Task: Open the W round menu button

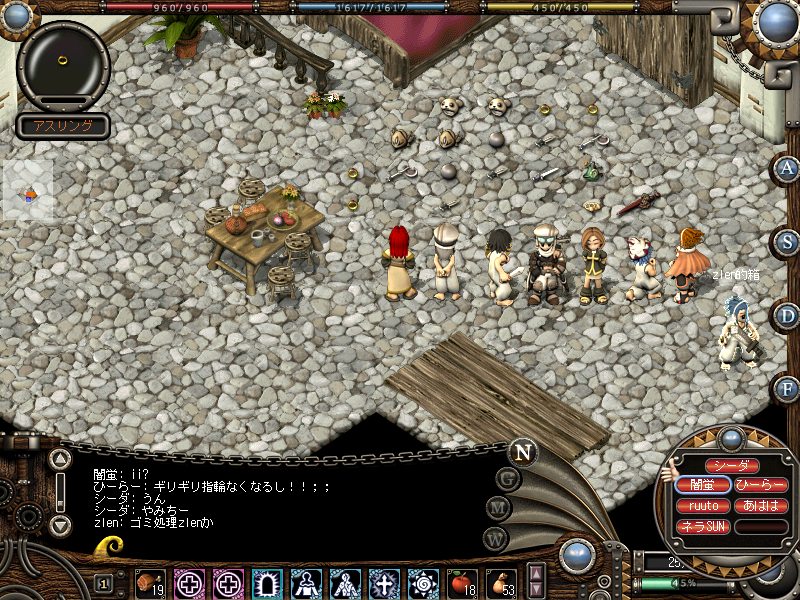Action: [x=494, y=537]
